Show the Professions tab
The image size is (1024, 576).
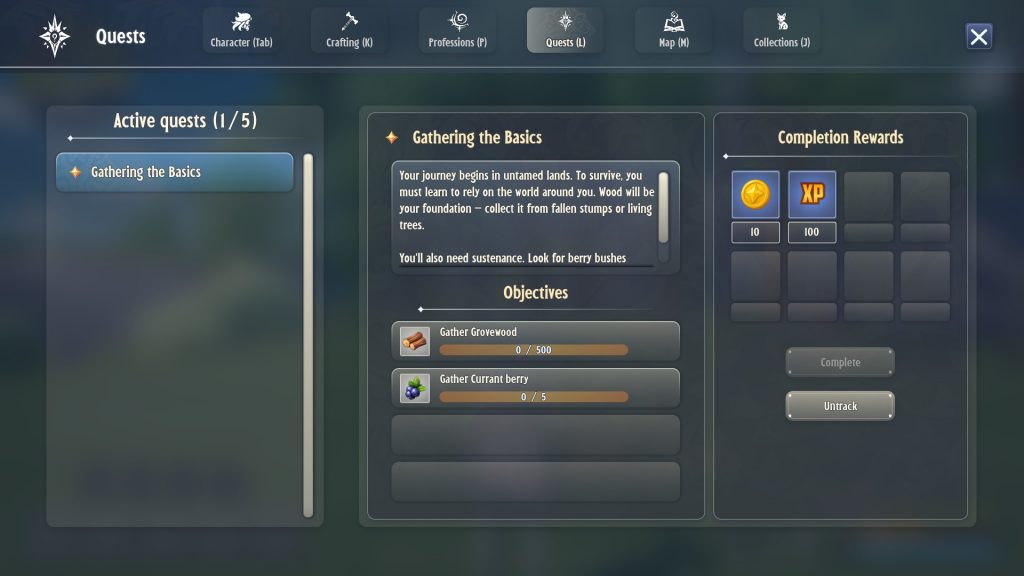[x=457, y=31]
